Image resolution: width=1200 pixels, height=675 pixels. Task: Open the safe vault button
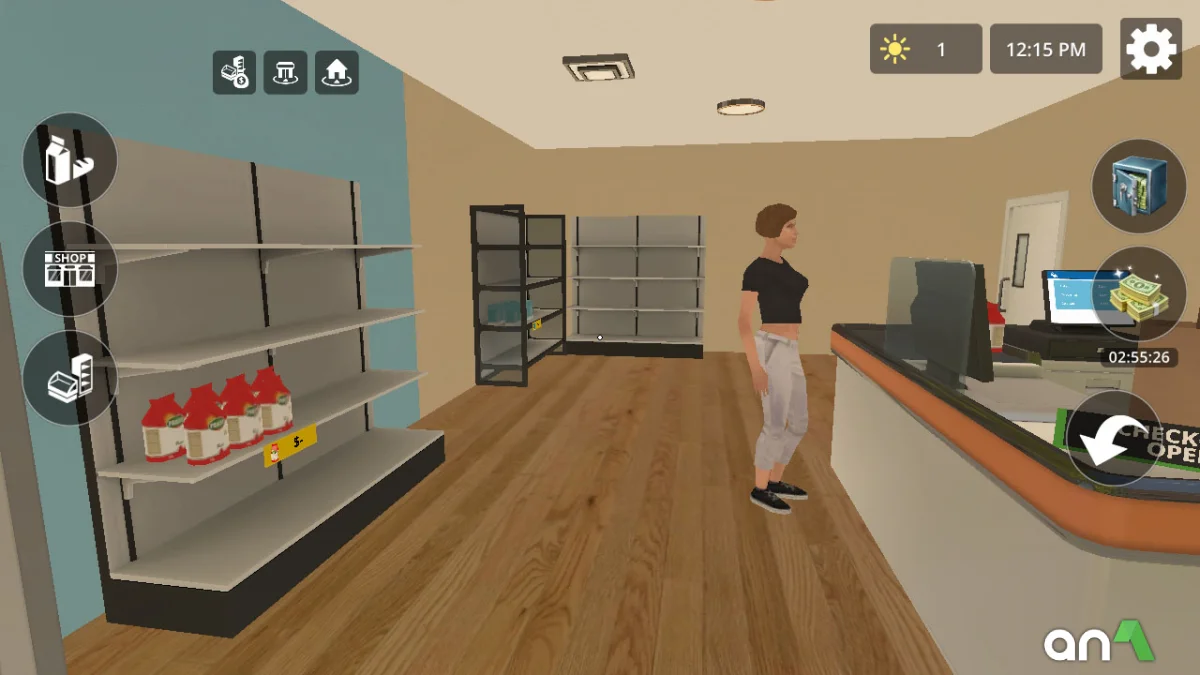[1138, 186]
